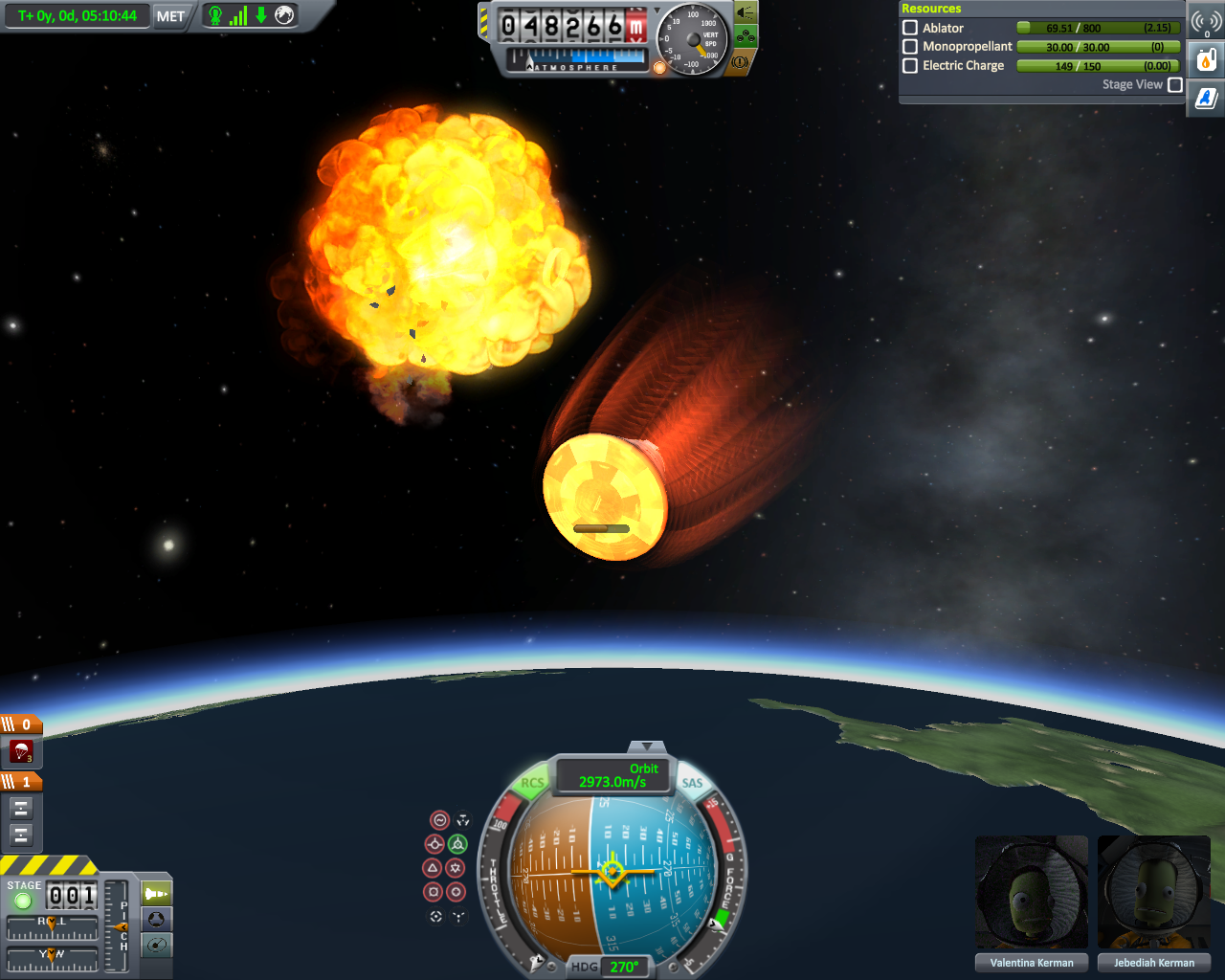Toggle the lights button beside the altimeter
The height and width of the screenshot is (980, 1225).
[746, 12]
